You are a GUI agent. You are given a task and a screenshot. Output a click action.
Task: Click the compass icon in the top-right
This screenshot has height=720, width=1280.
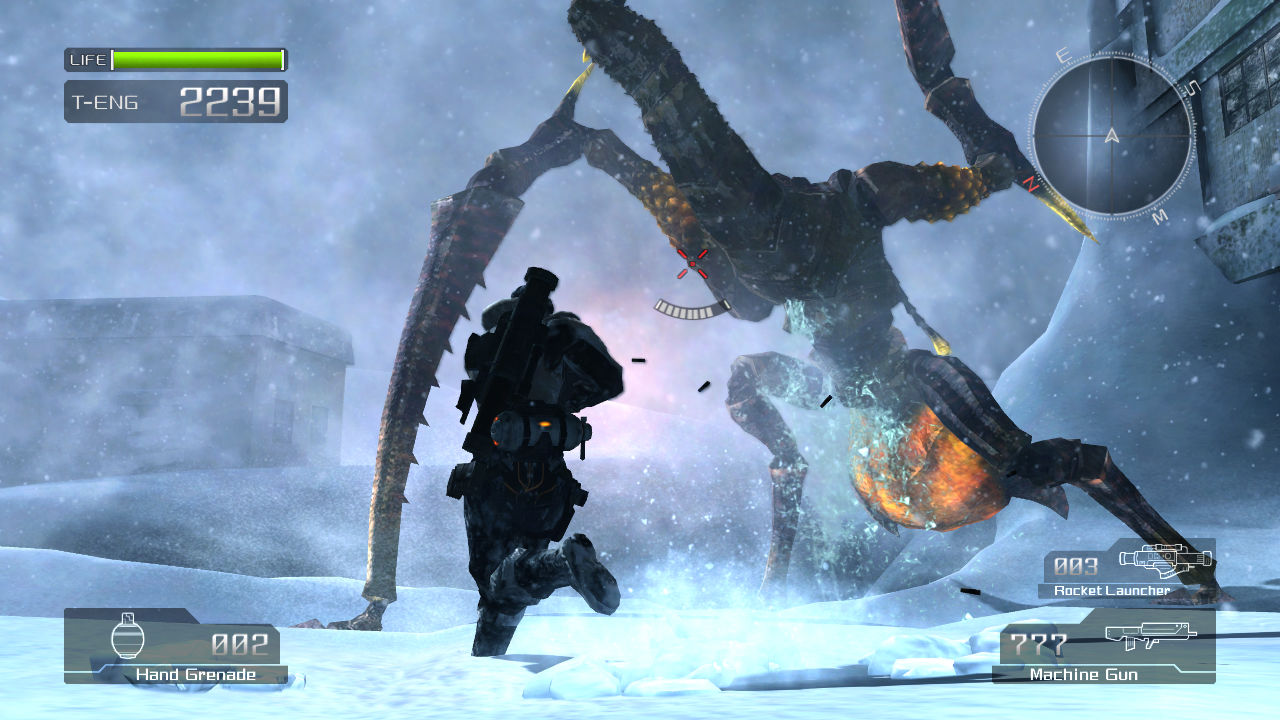coord(1110,137)
